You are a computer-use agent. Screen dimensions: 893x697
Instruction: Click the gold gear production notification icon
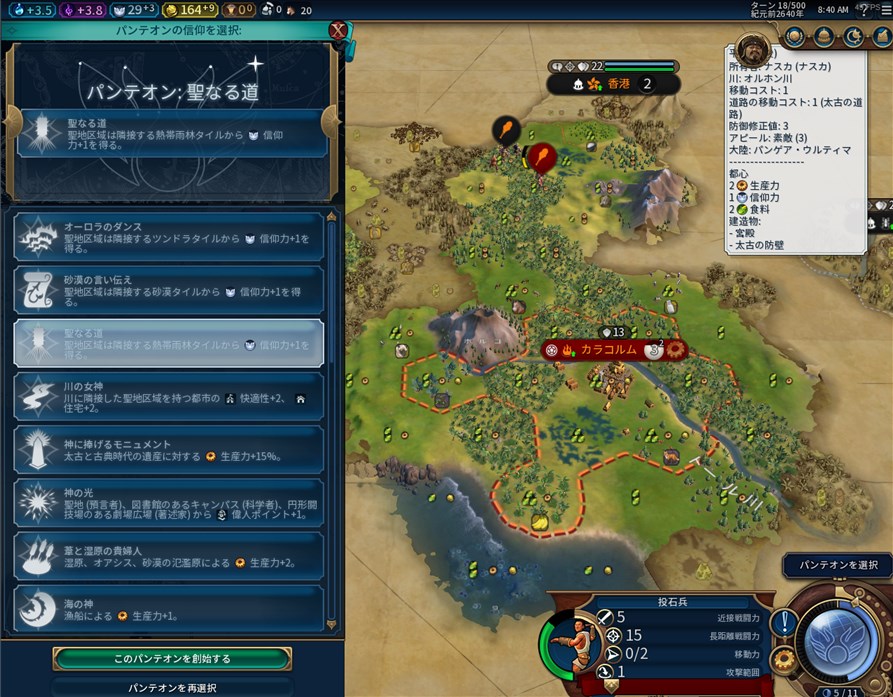(x=784, y=659)
